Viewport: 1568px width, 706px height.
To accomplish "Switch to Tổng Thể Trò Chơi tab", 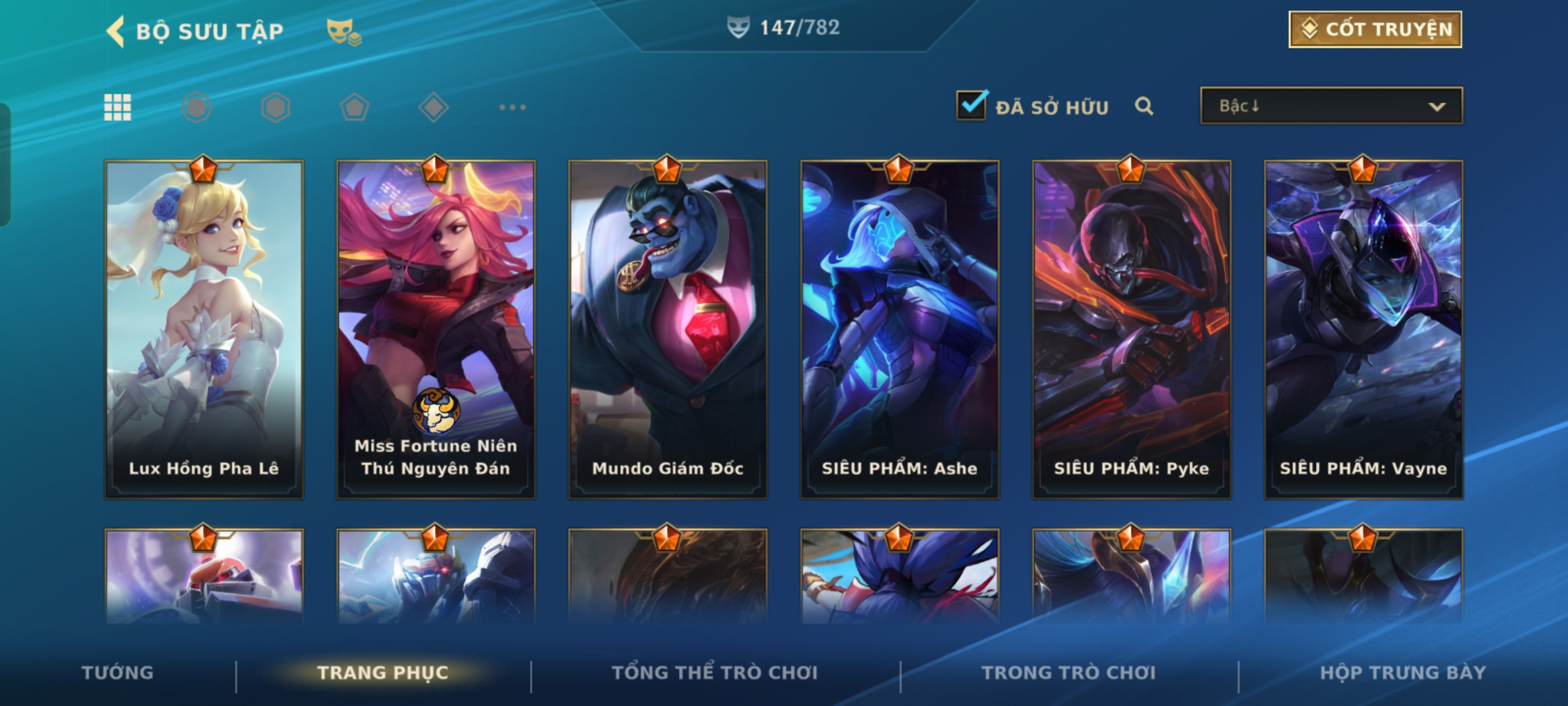I will coord(715,673).
